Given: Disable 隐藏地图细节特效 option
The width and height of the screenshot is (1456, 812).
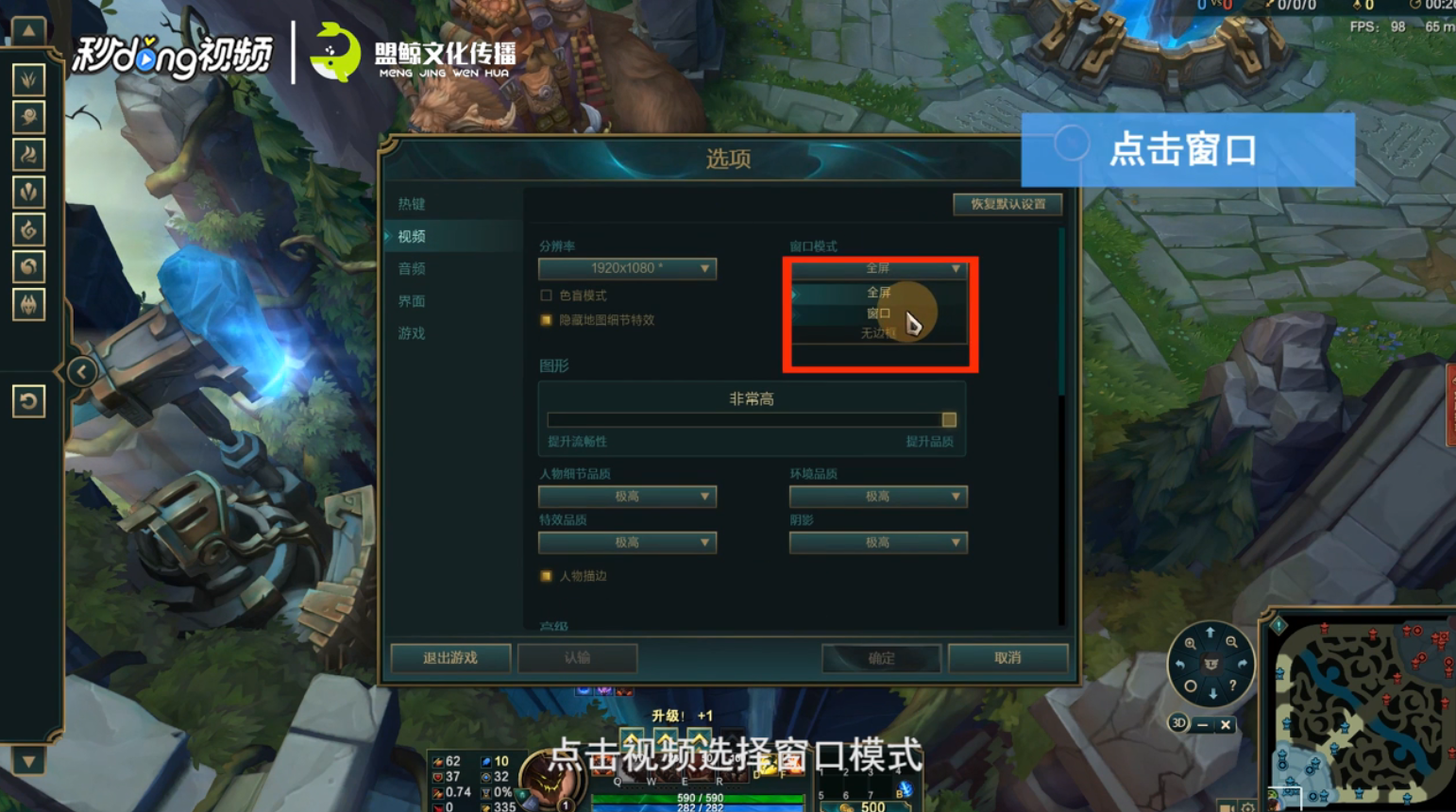Looking at the screenshot, I should coord(545,320).
